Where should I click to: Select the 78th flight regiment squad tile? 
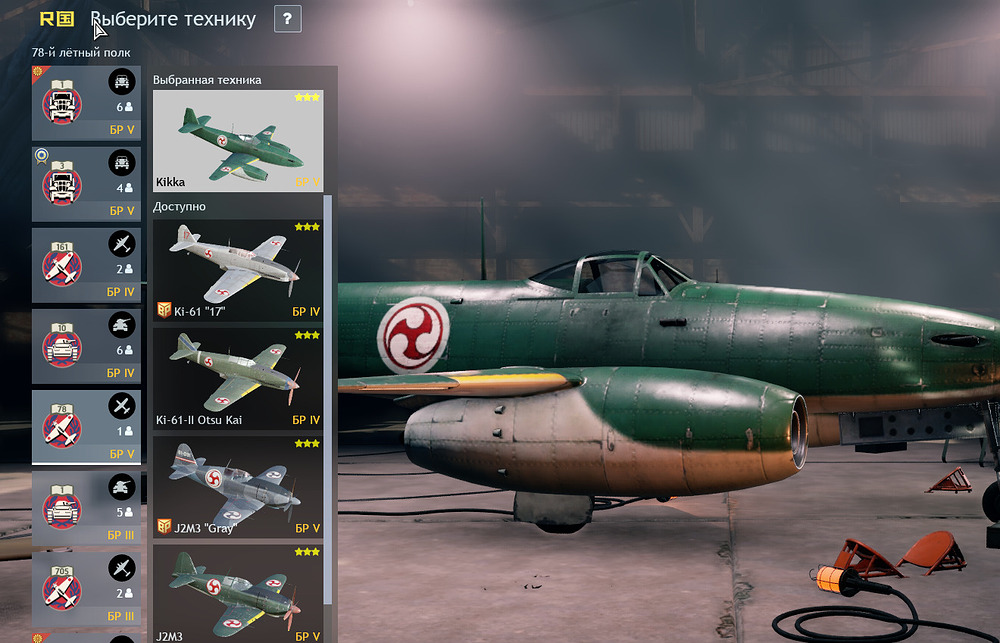coord(86,427)
